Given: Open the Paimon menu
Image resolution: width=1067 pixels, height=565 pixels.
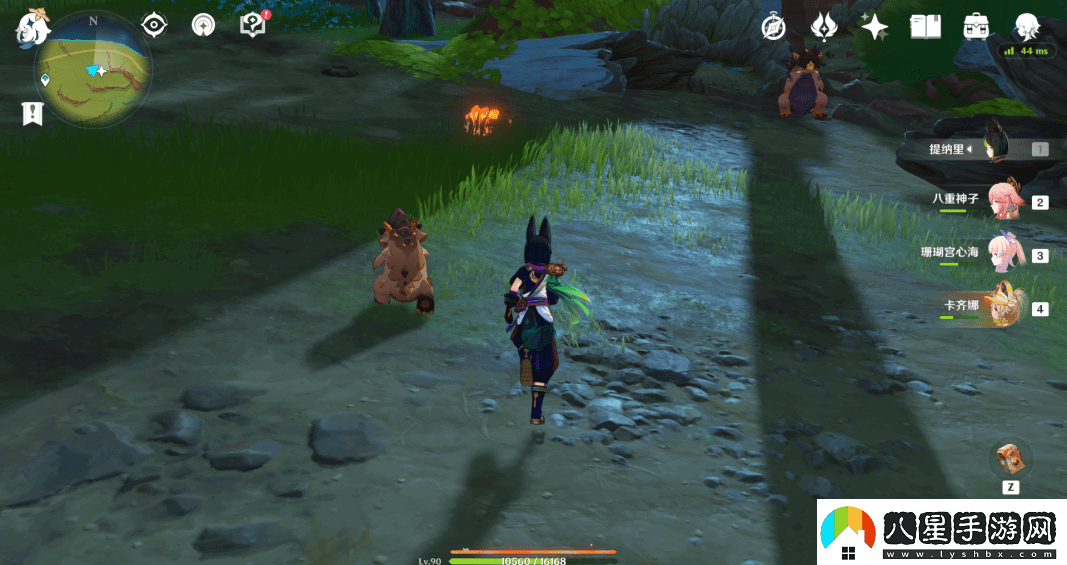Looking at the screenshot, I should click(32, 25).
